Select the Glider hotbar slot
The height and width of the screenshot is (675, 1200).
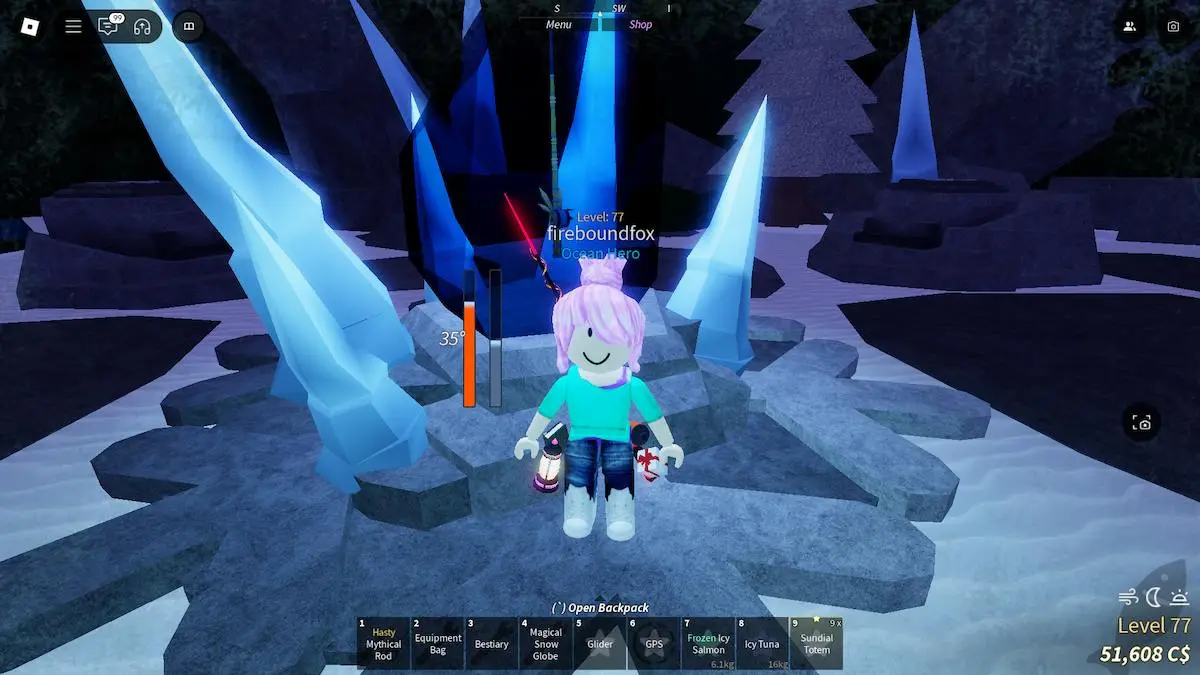tap(600, 643)
